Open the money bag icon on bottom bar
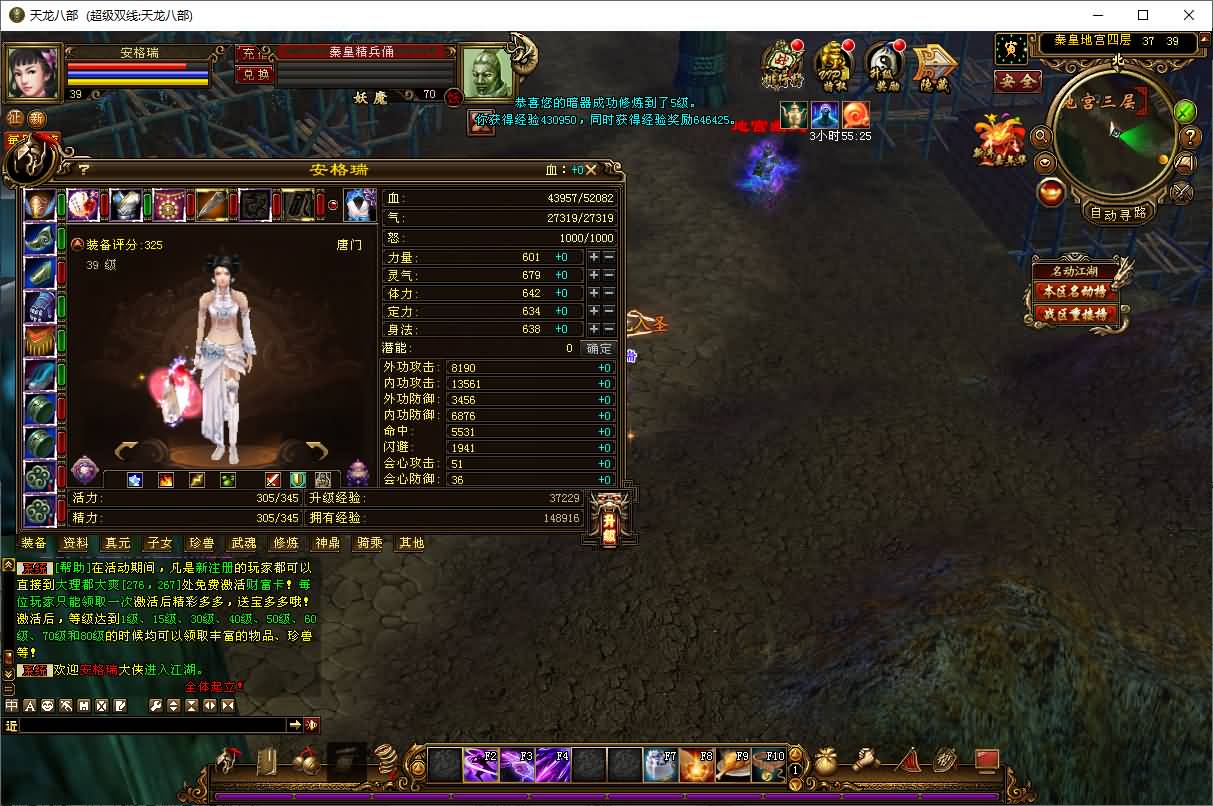Viewport: 1213px width, 806px height. pos(826,761)
